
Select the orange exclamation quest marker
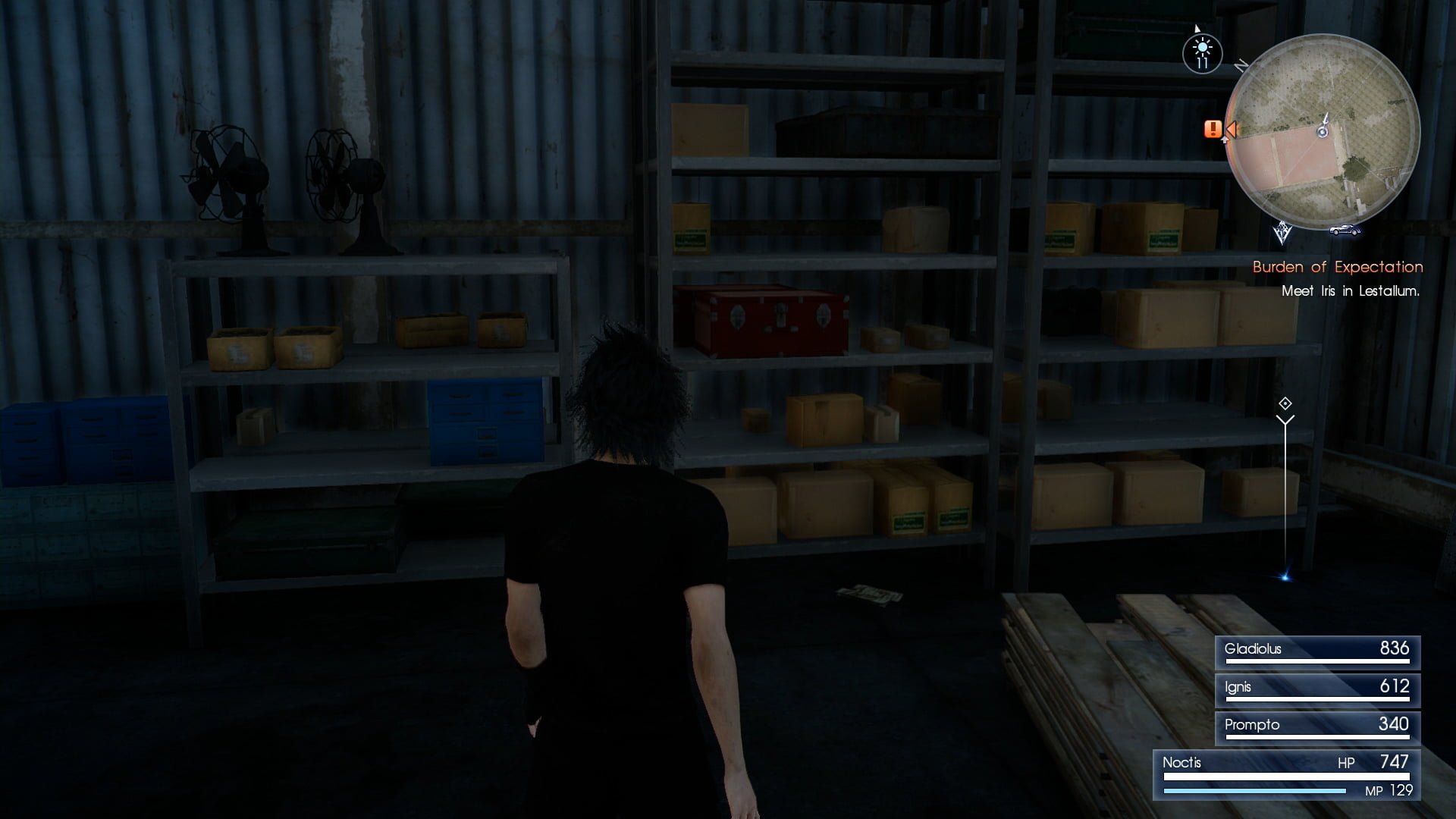pos(1213,129)
